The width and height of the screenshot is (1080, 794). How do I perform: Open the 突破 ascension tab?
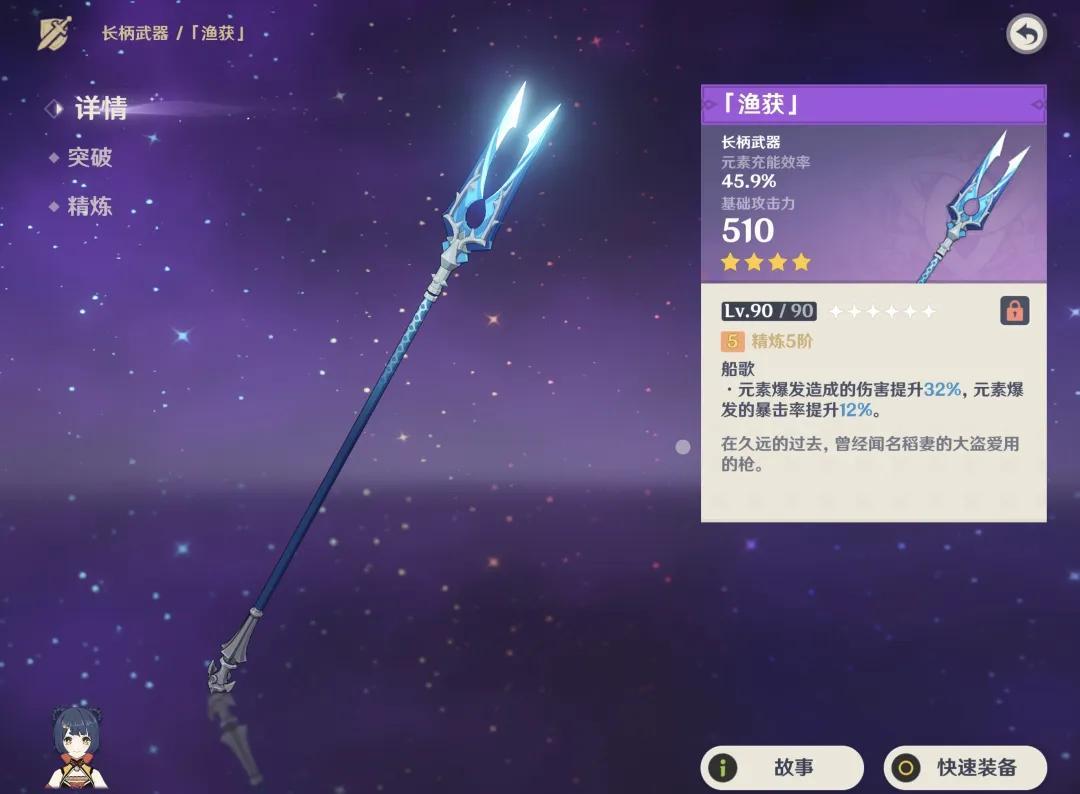[x=89, y=158]
